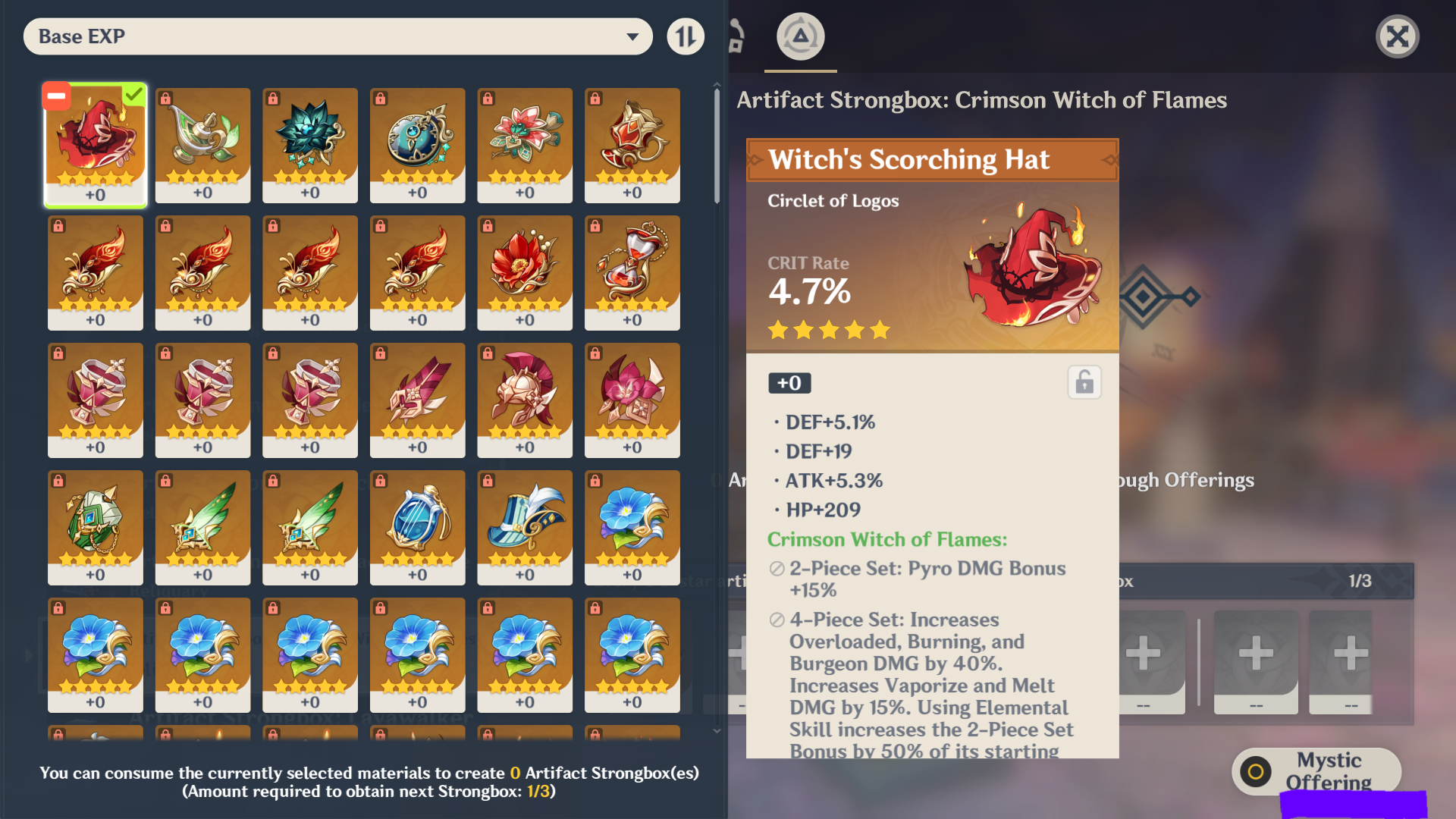Click the coin icon inside the Mystic Offering button
This screenshot has width=1456, height=819.
coord(1255,772)
